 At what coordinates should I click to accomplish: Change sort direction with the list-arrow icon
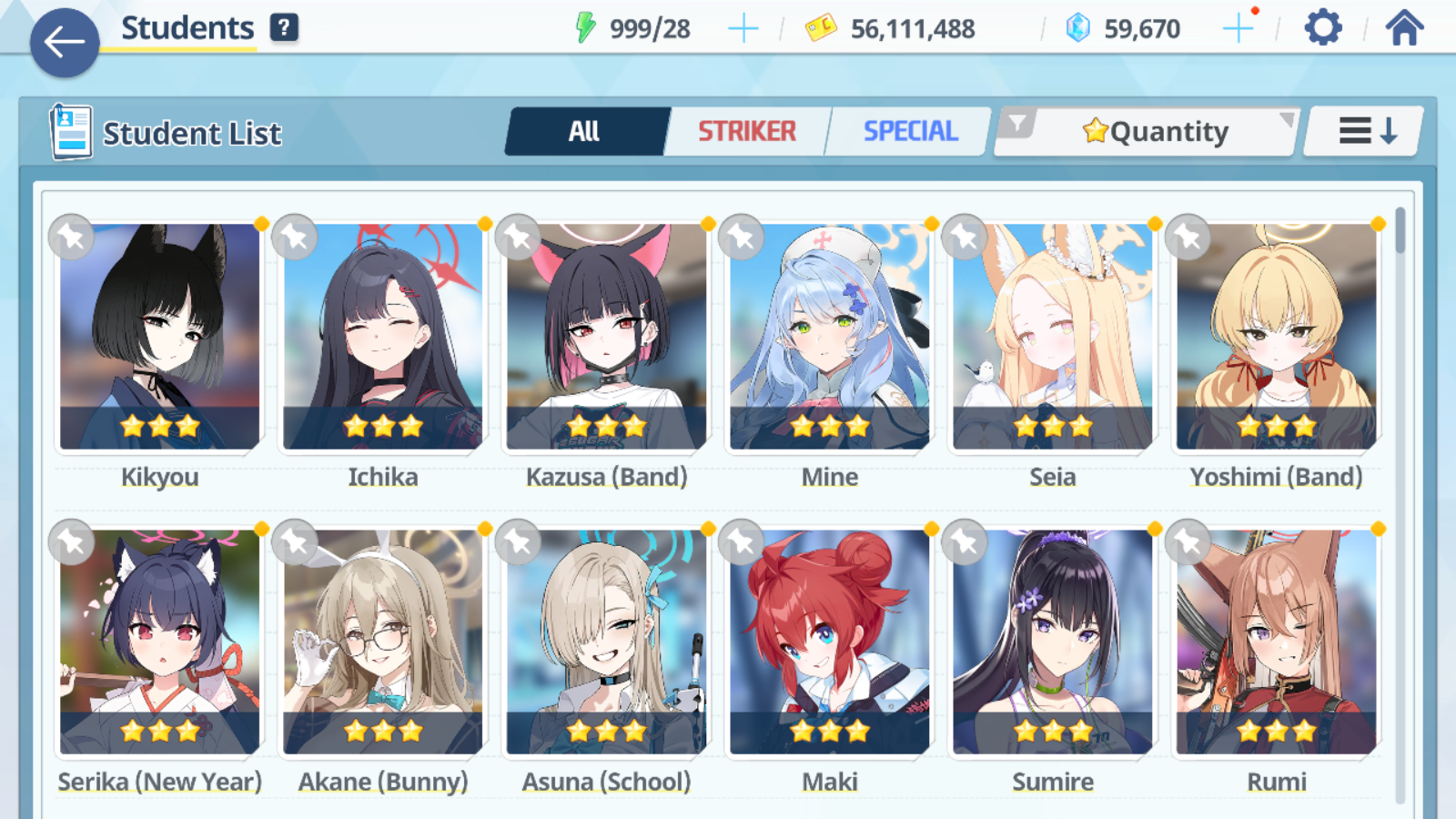click(1361, 130)
